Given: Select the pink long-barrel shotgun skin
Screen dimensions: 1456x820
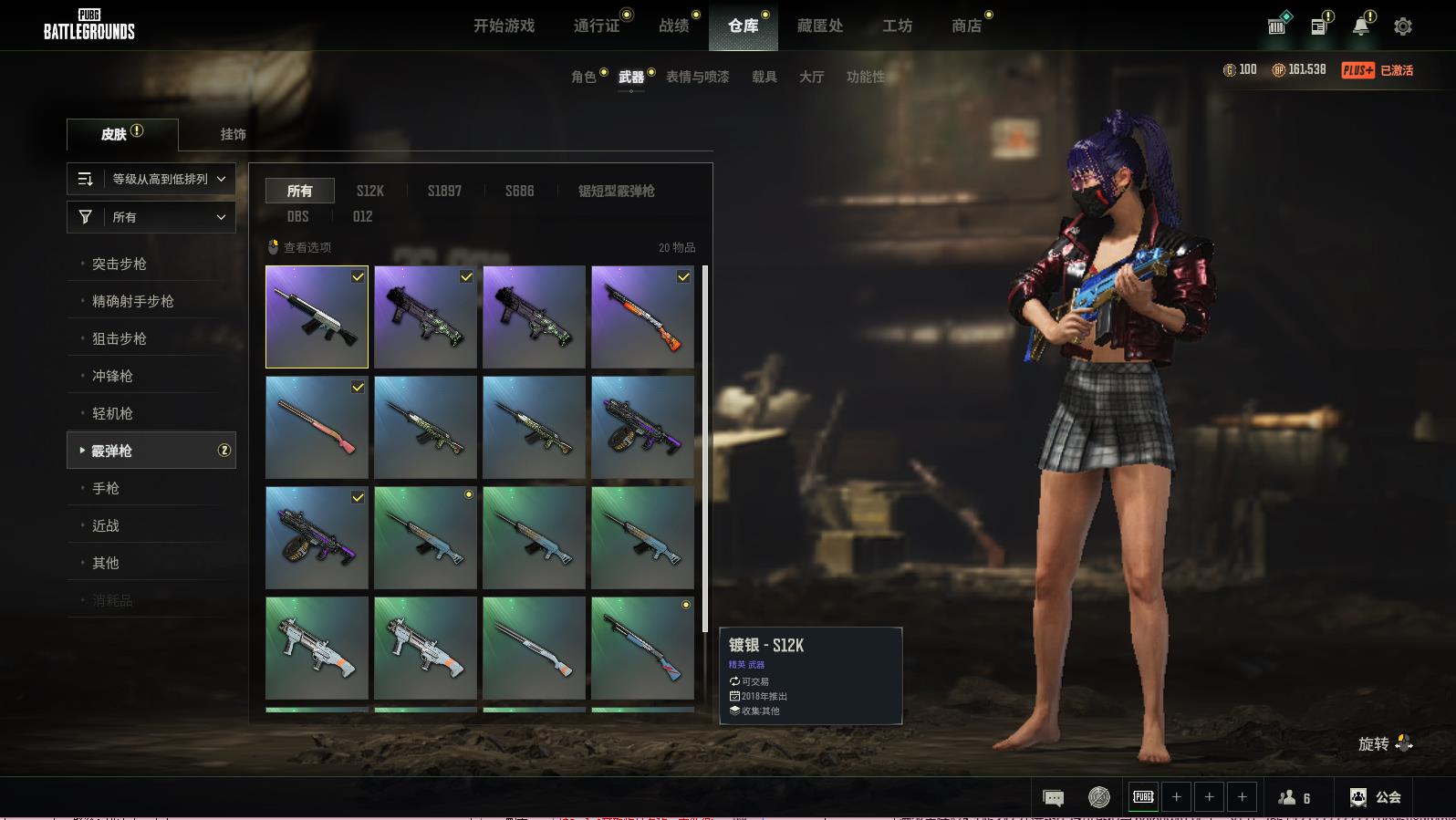Looking at the screenshot, I should [x=317, y=427].
